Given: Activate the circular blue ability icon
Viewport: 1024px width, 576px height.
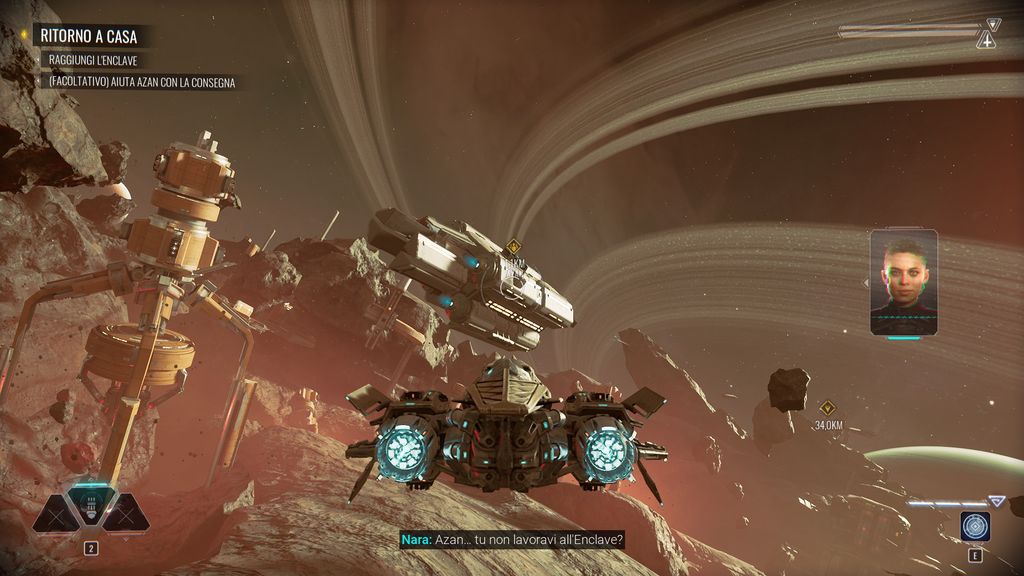Looking at the screenshot, I should (975, 526).
